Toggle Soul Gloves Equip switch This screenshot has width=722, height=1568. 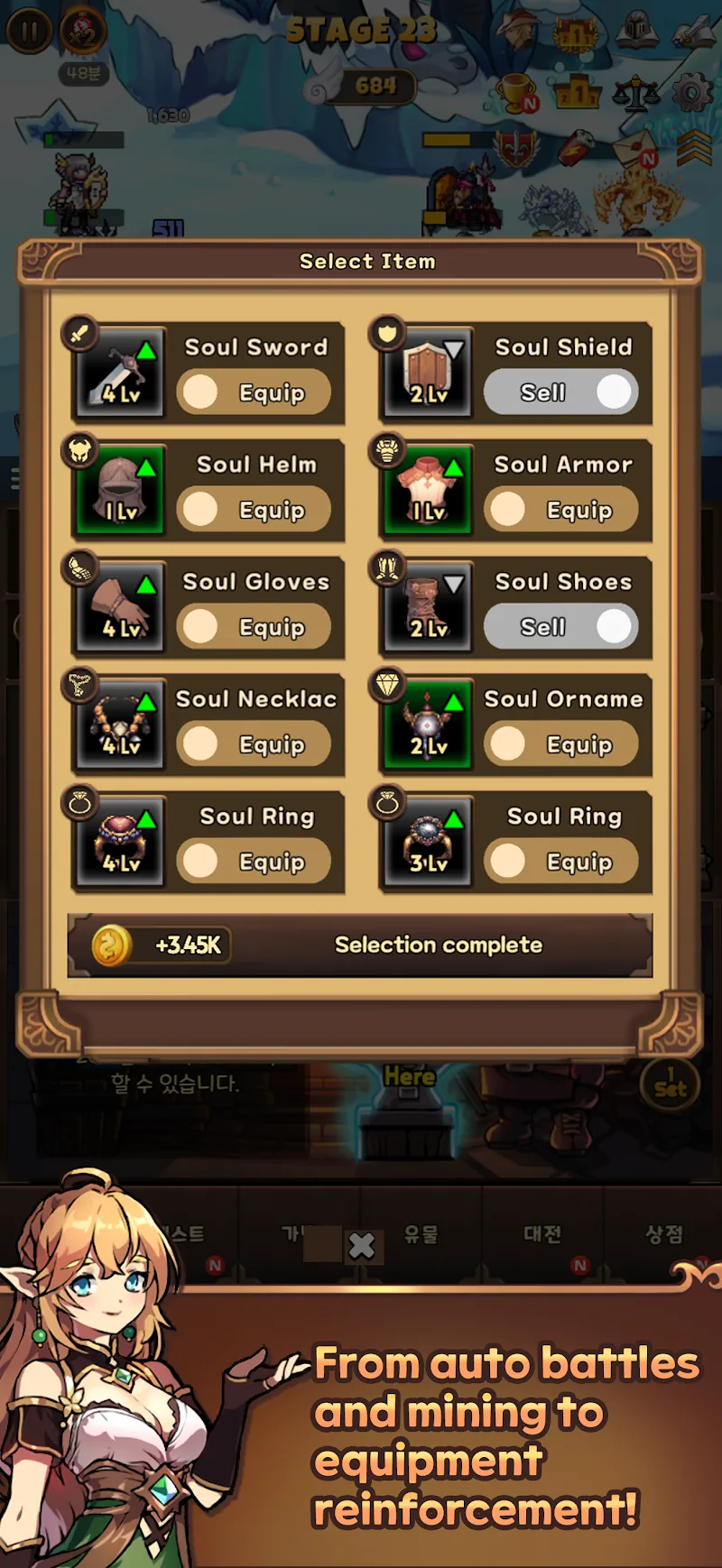pos(254,627)
